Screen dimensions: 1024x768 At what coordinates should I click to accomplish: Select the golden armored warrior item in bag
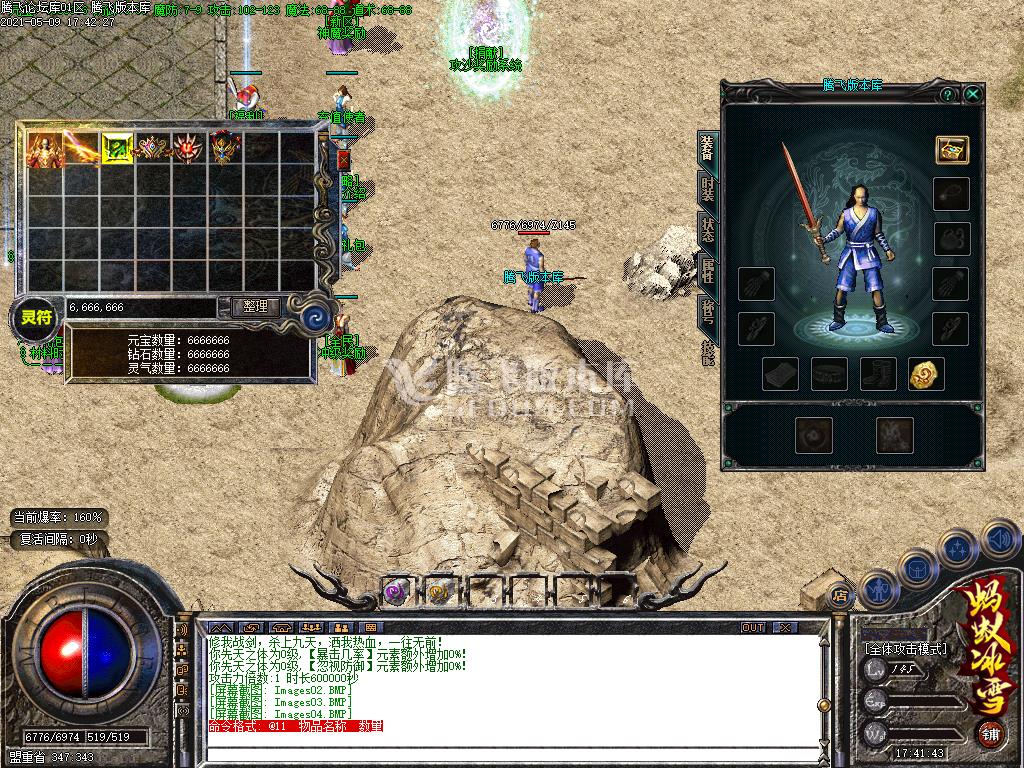44,148
